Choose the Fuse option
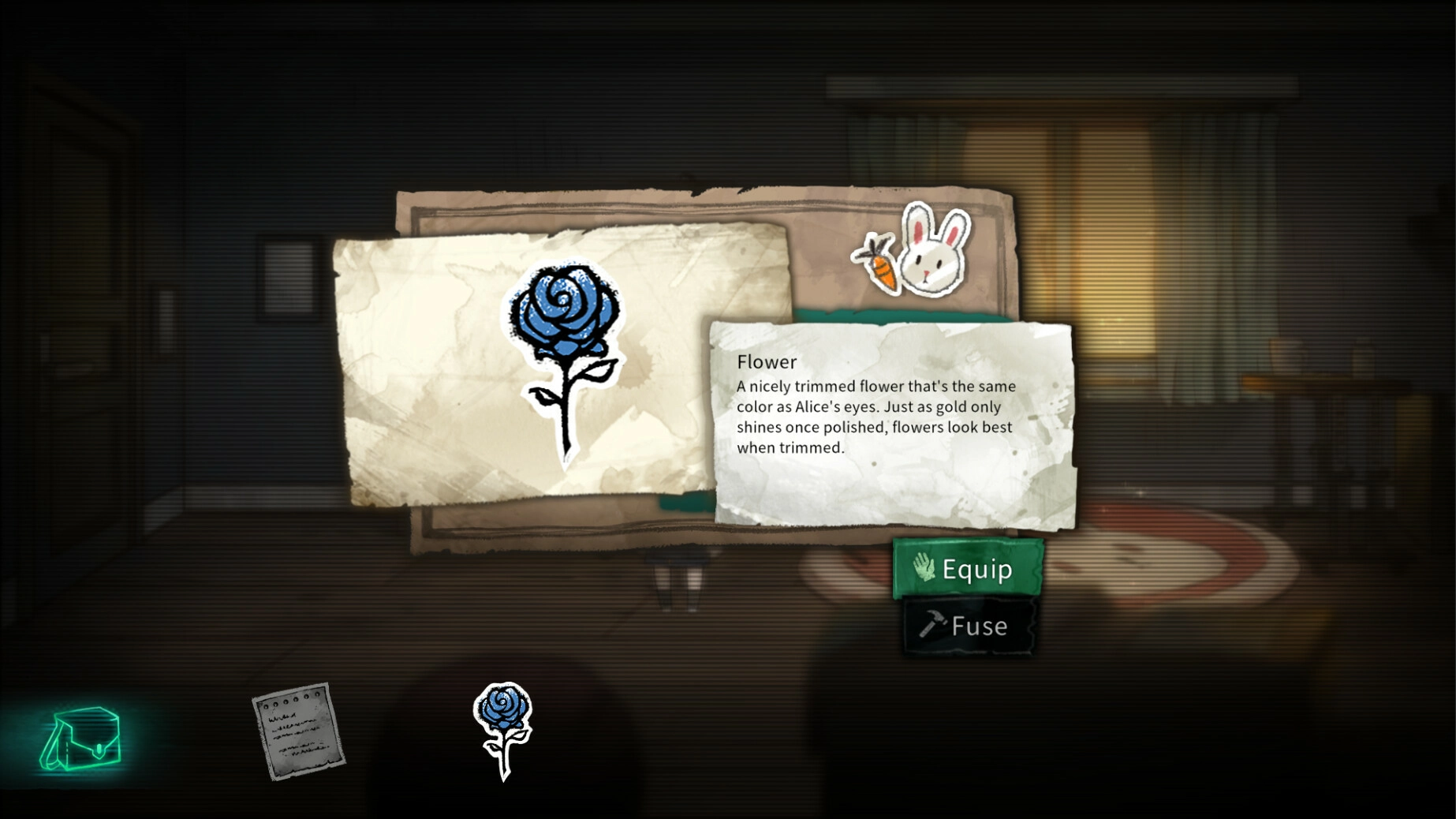Viewport: 1456px width, 819px height. click(x=967, y=626)
